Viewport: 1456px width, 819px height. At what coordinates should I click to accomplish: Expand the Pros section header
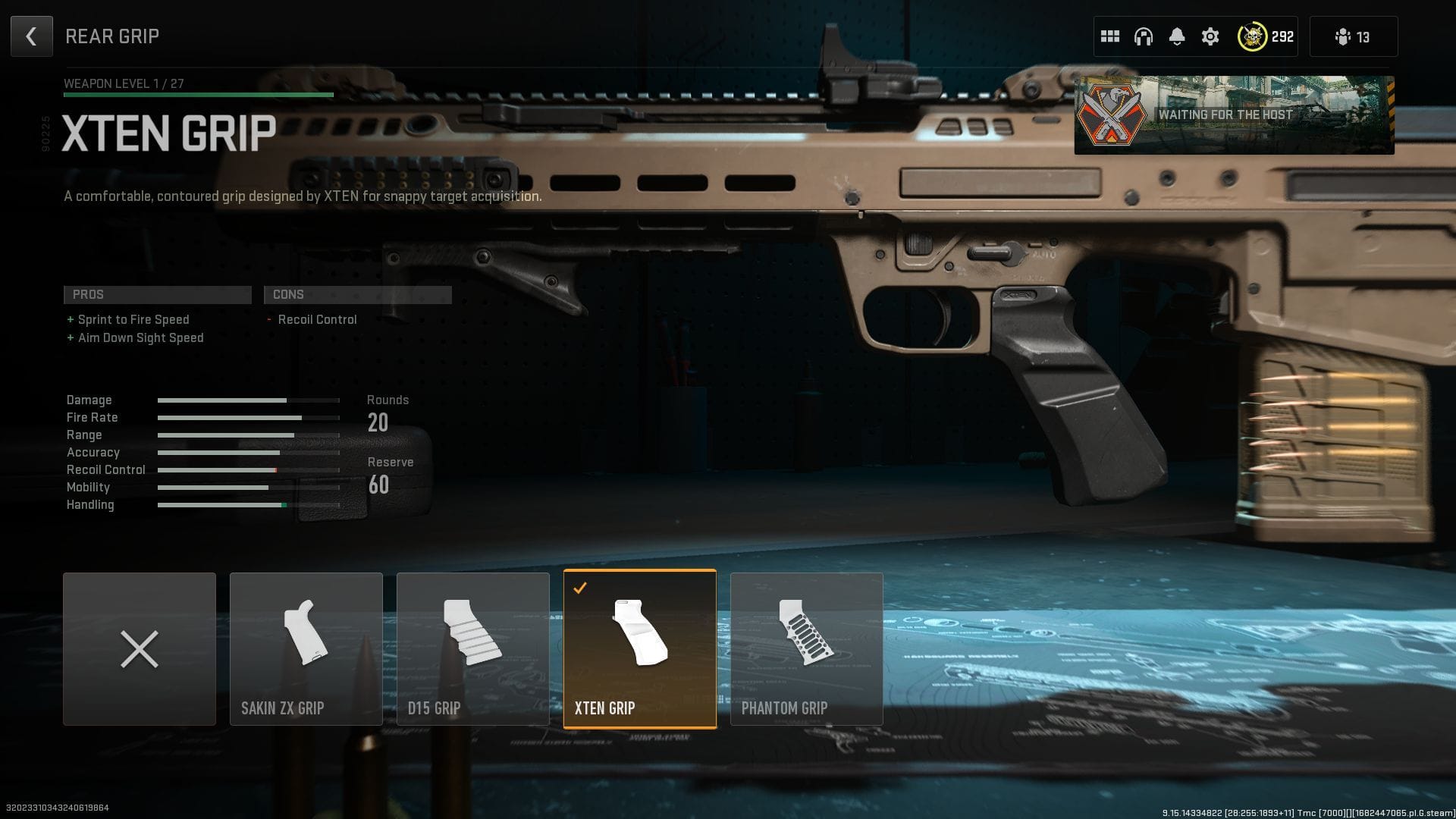tap(157, 294)
